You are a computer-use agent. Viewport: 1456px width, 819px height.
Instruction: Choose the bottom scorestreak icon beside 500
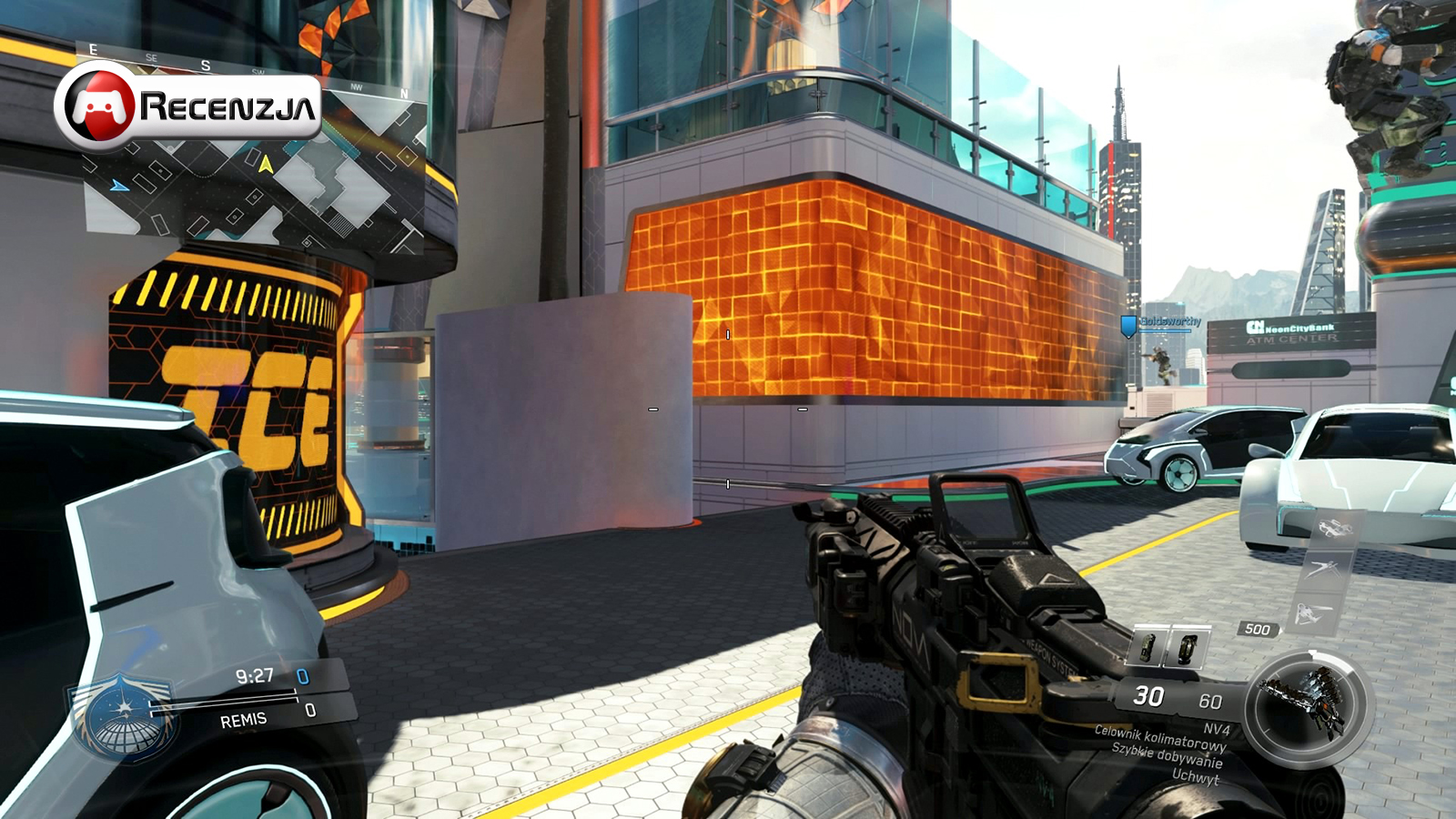pyautogui.click(x=1310, y=614)
